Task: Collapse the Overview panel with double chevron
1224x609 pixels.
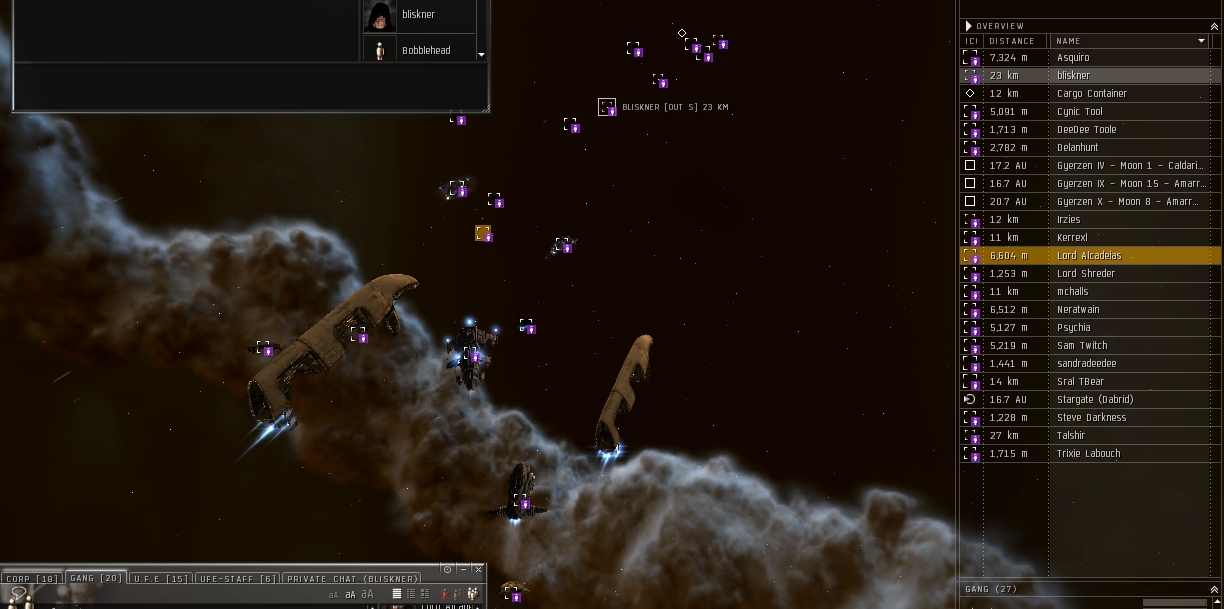Action: coord(1215,25)
